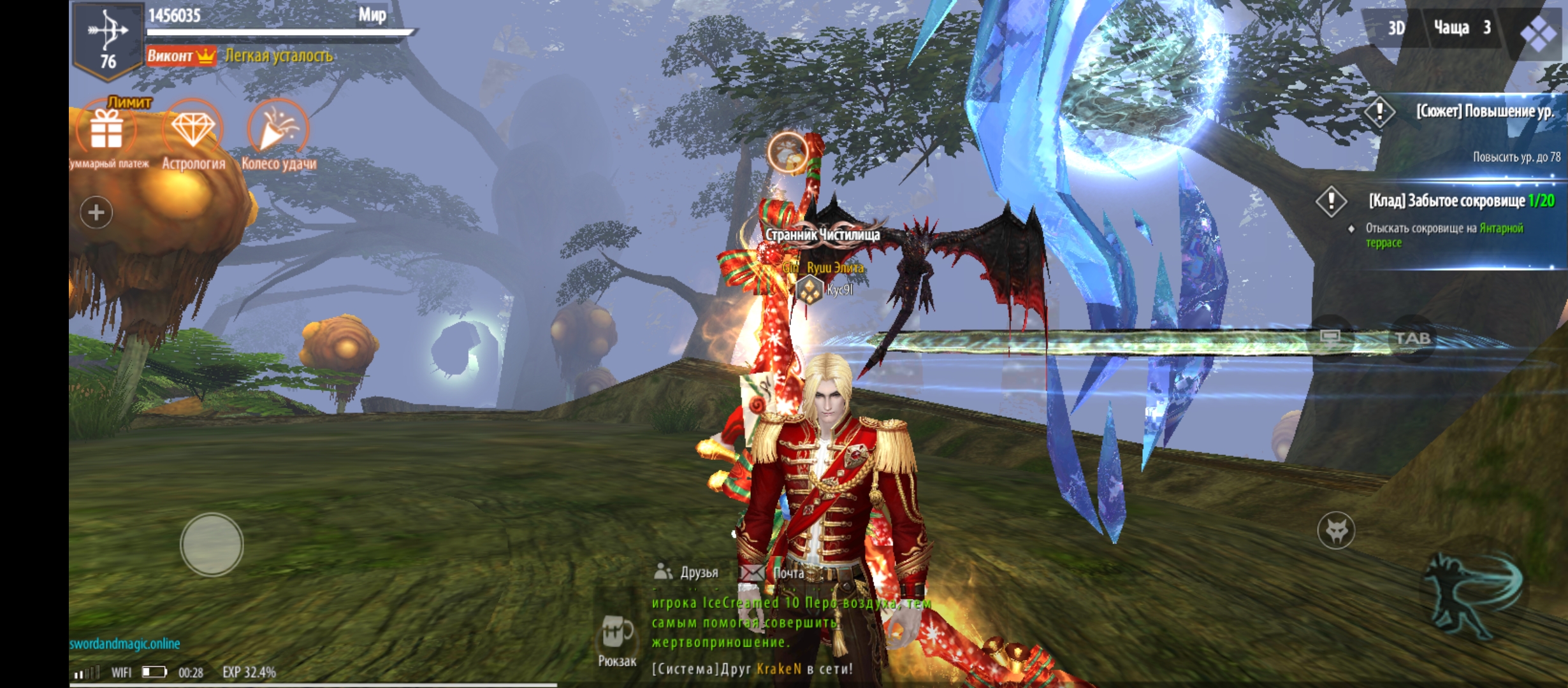Open the system chat message log

point(752,669)
